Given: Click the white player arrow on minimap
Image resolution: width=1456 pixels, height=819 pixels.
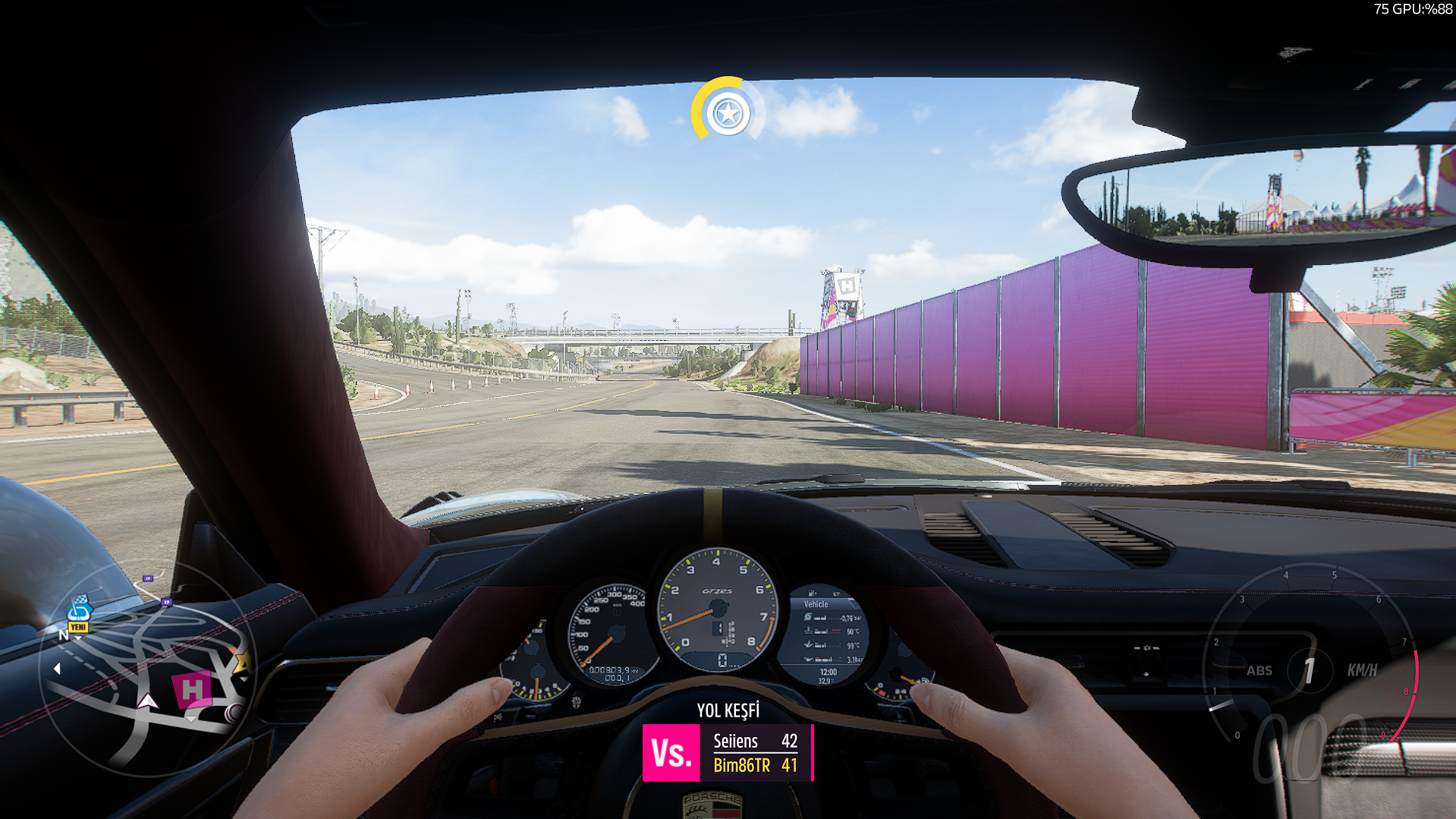Looking at the screenshot, I should pyautogui.click(x=148, y=701).
